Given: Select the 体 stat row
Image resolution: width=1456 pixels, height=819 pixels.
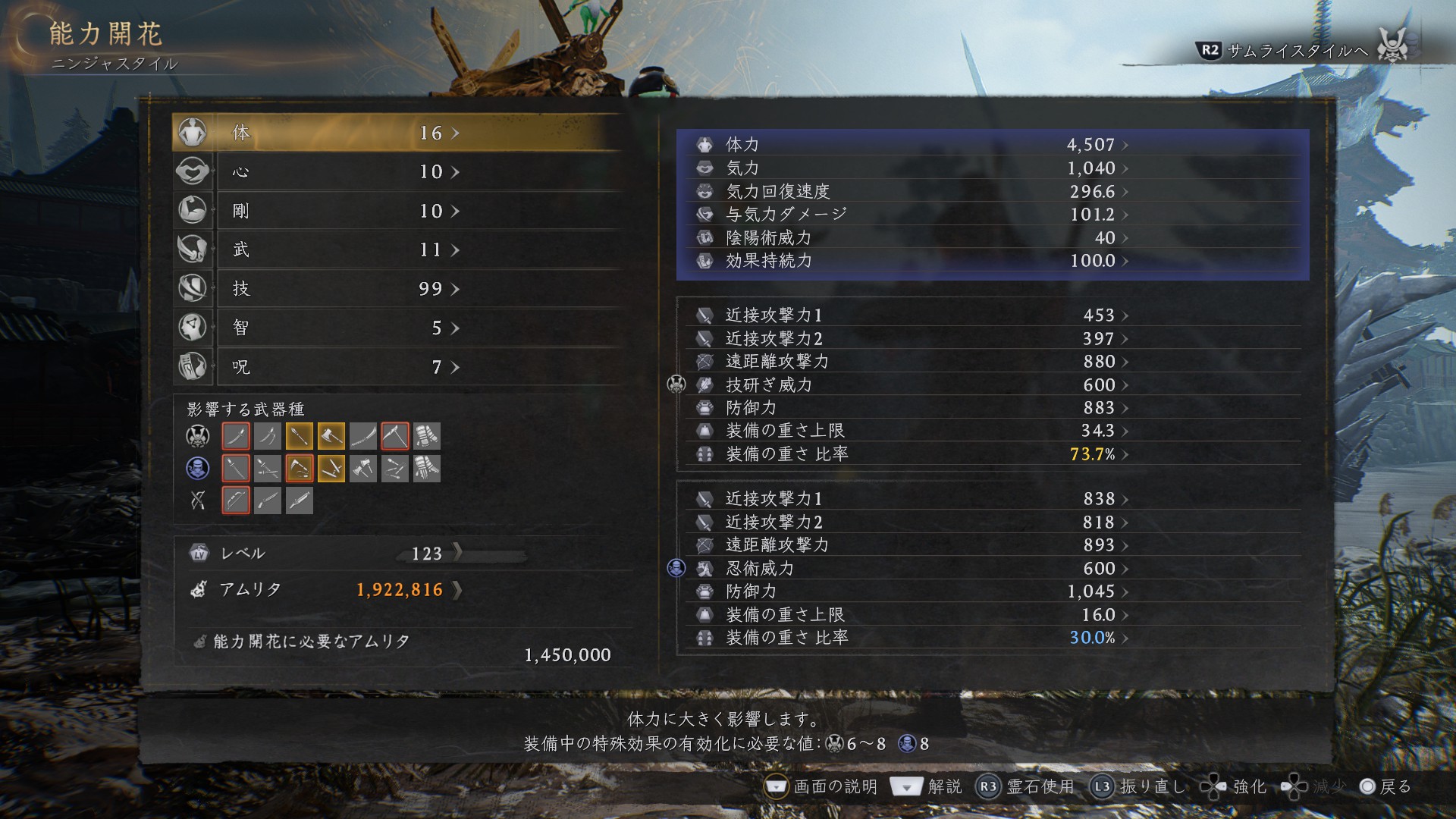Looking at the screenshot, I should 398,133.
